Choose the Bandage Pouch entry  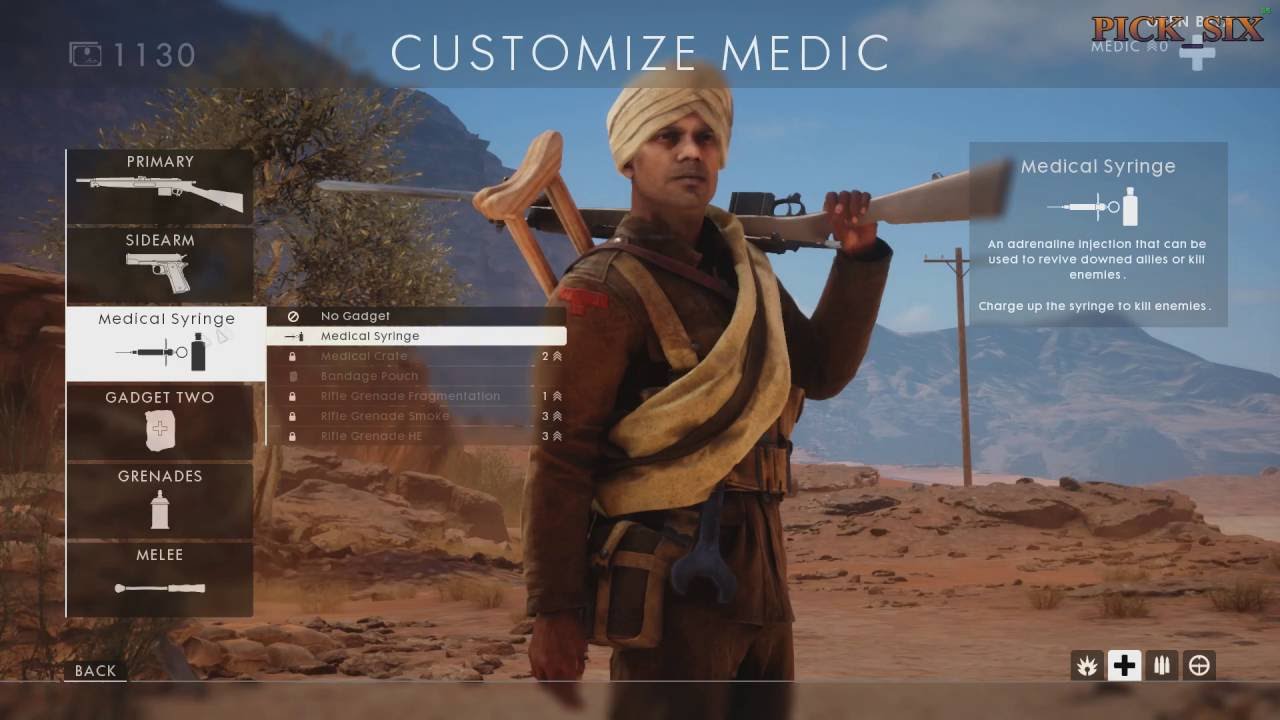click(x=416, y=376)
